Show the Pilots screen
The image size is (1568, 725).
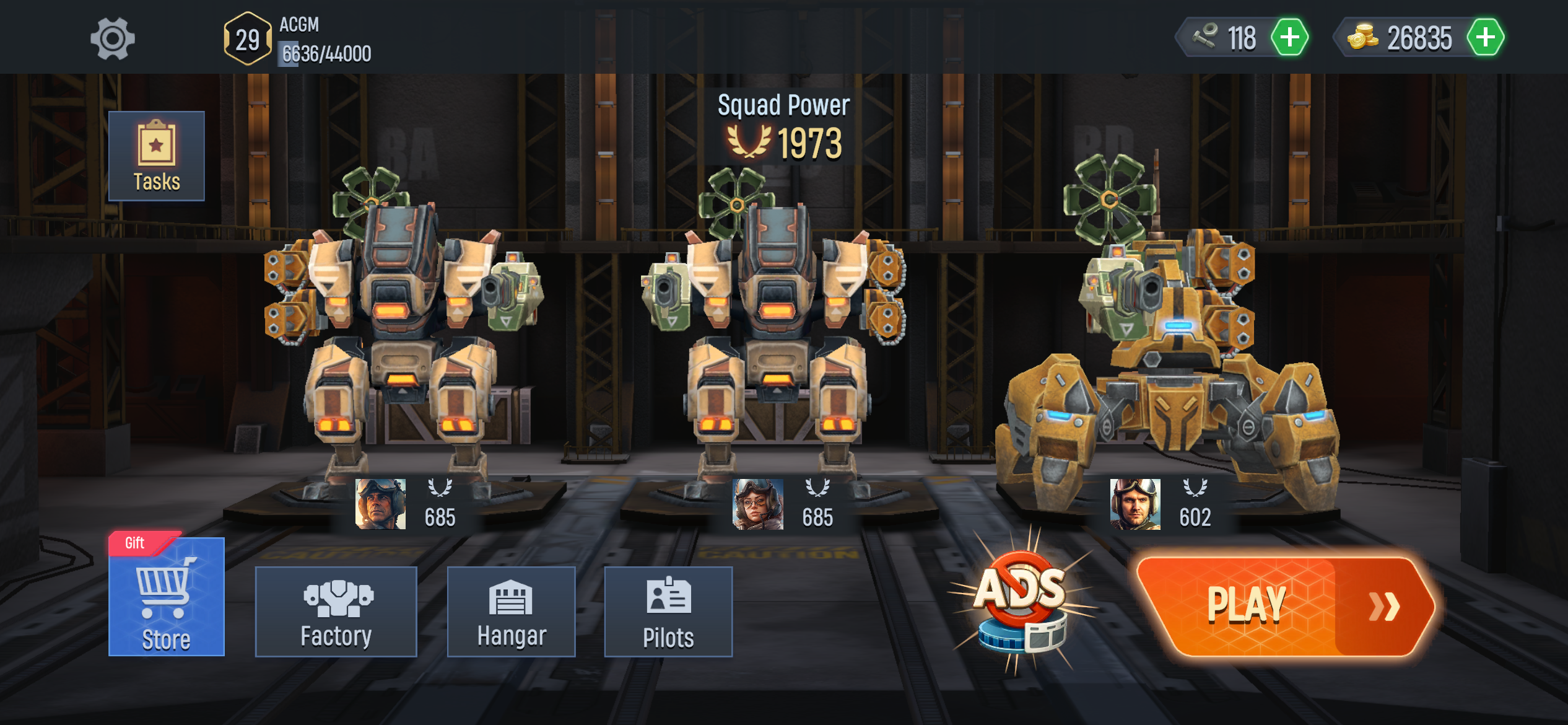point(668,612)
